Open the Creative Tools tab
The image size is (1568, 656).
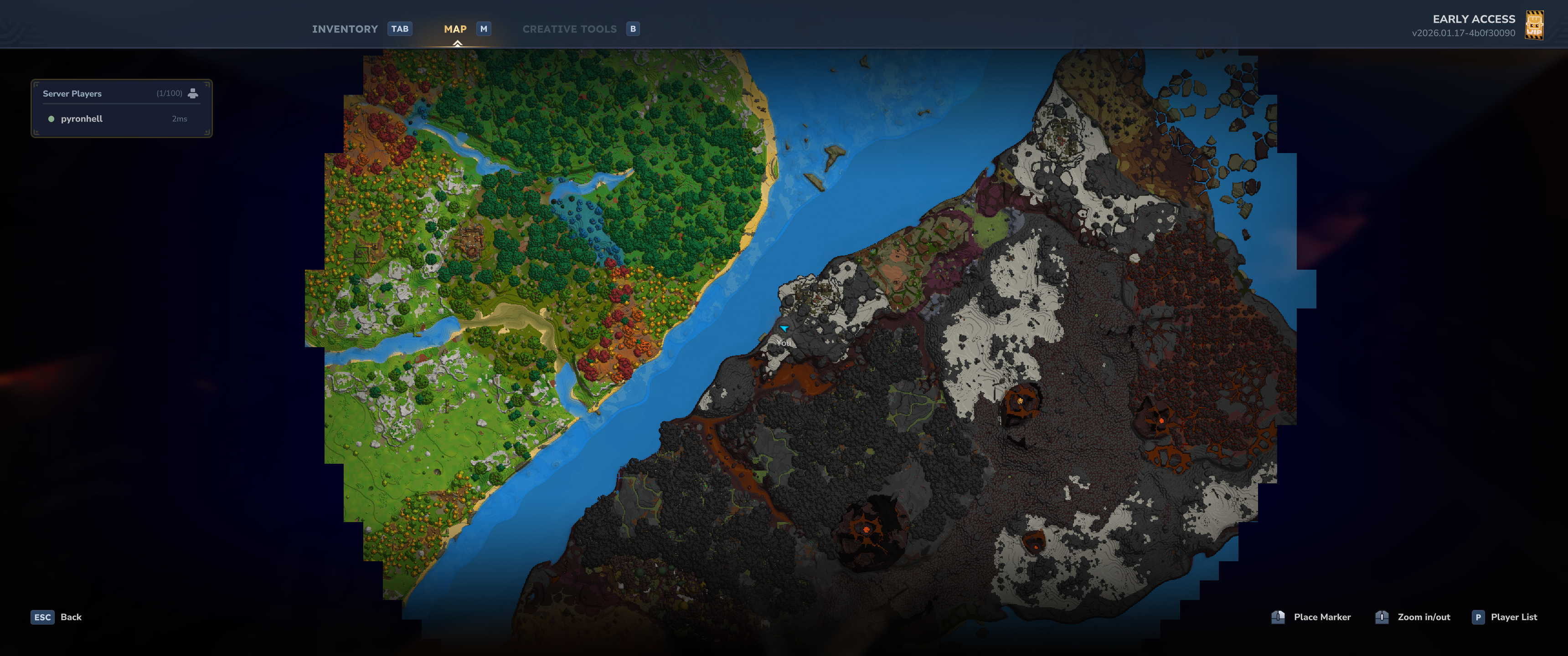coord(569,29)
